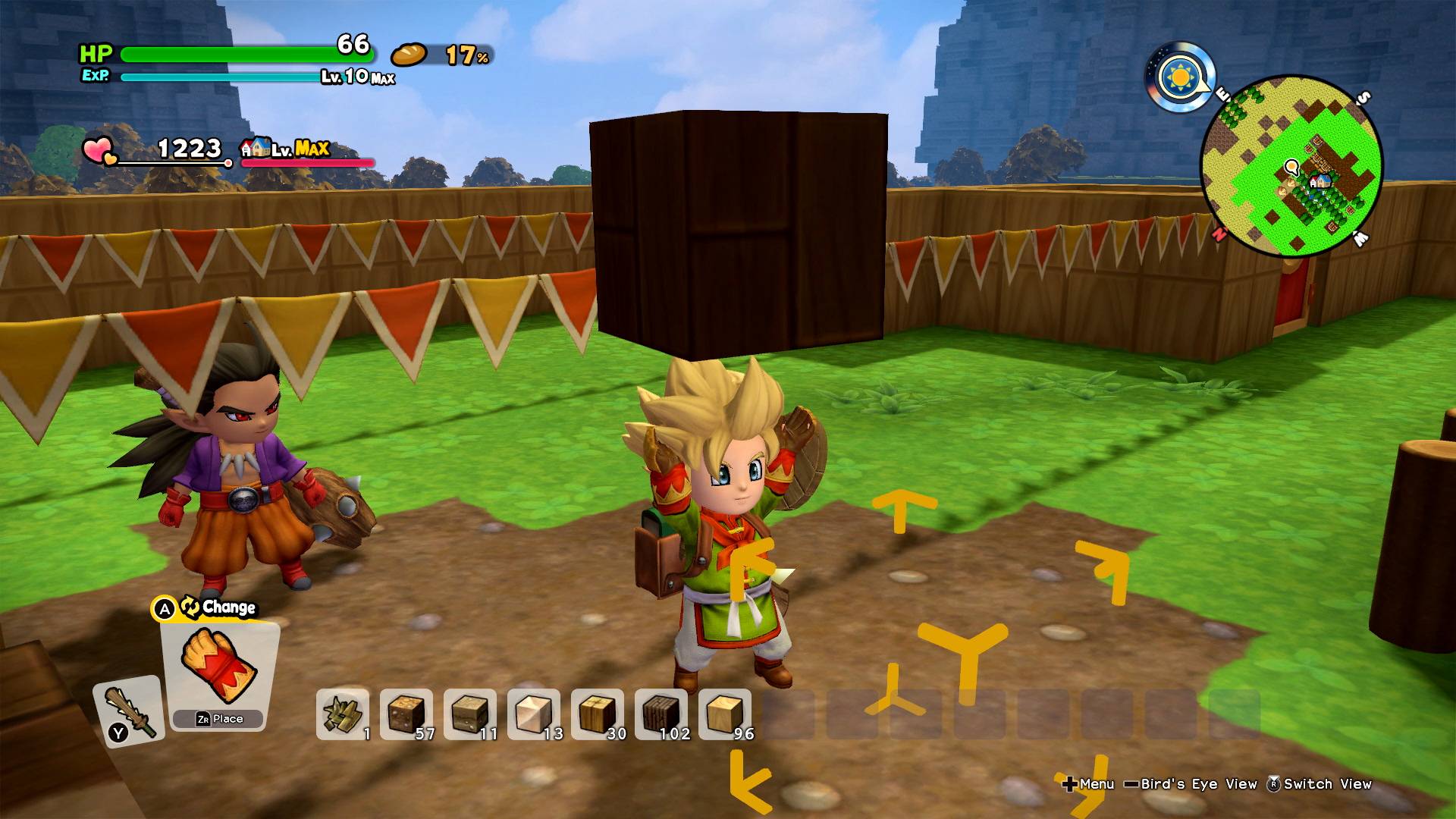Select the pale wood block stack of 96
The height and width of the screenshot is (819, 1456).
(x=725, y=714)
